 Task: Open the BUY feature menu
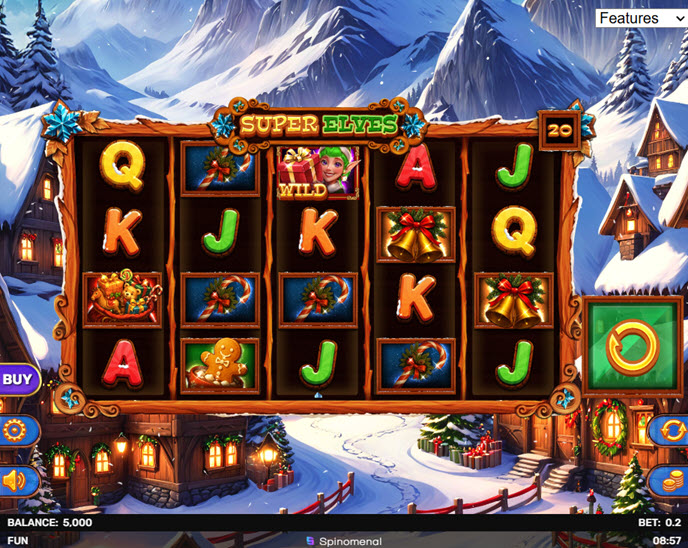[17, 379]
